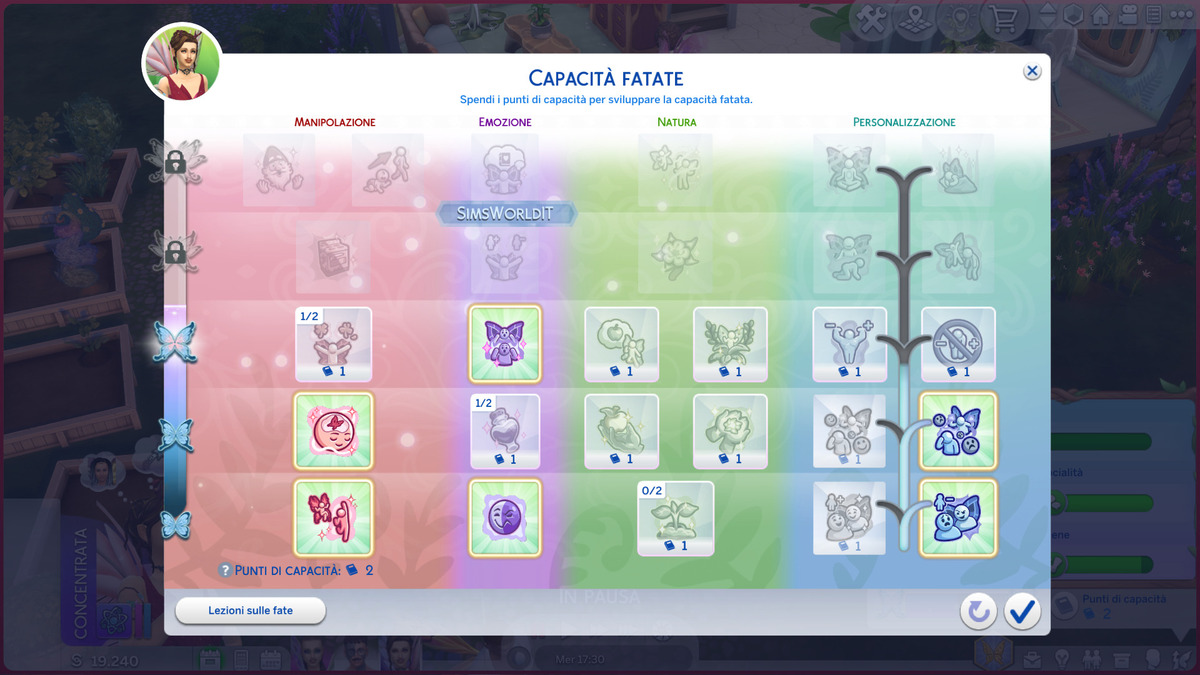The image size is (1200, 675).
Task: Open the Punti di capacità help icon
Action: pyautogui.click(x=225, y=570)
